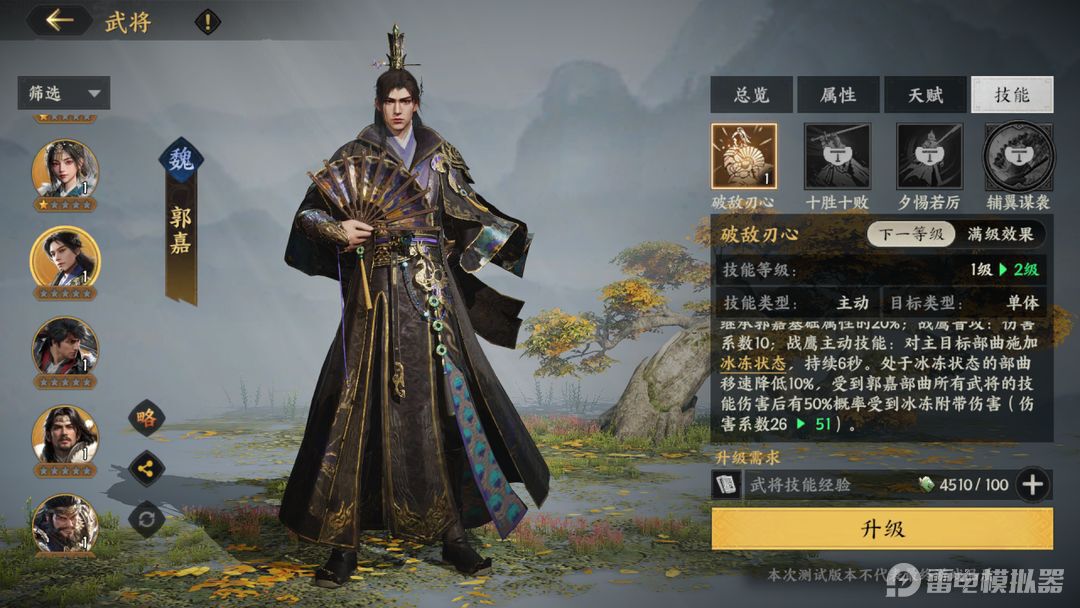Image resolution: width=1080 pixels, height=608 pixels.
Task: Switch to the 总览 tab
Action: 751,95
